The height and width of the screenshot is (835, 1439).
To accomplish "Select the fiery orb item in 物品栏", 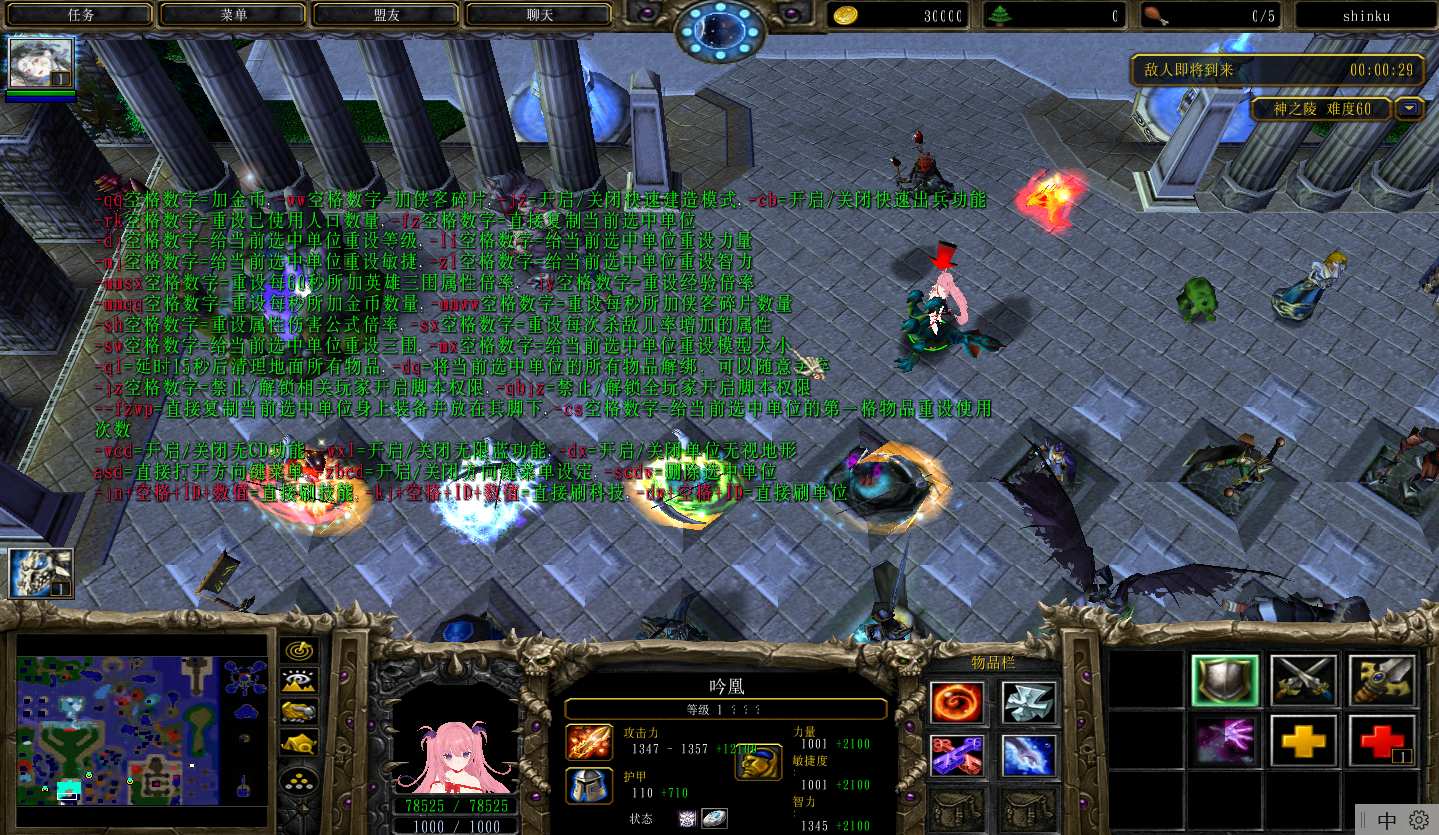I will click(x=955, y=701).
